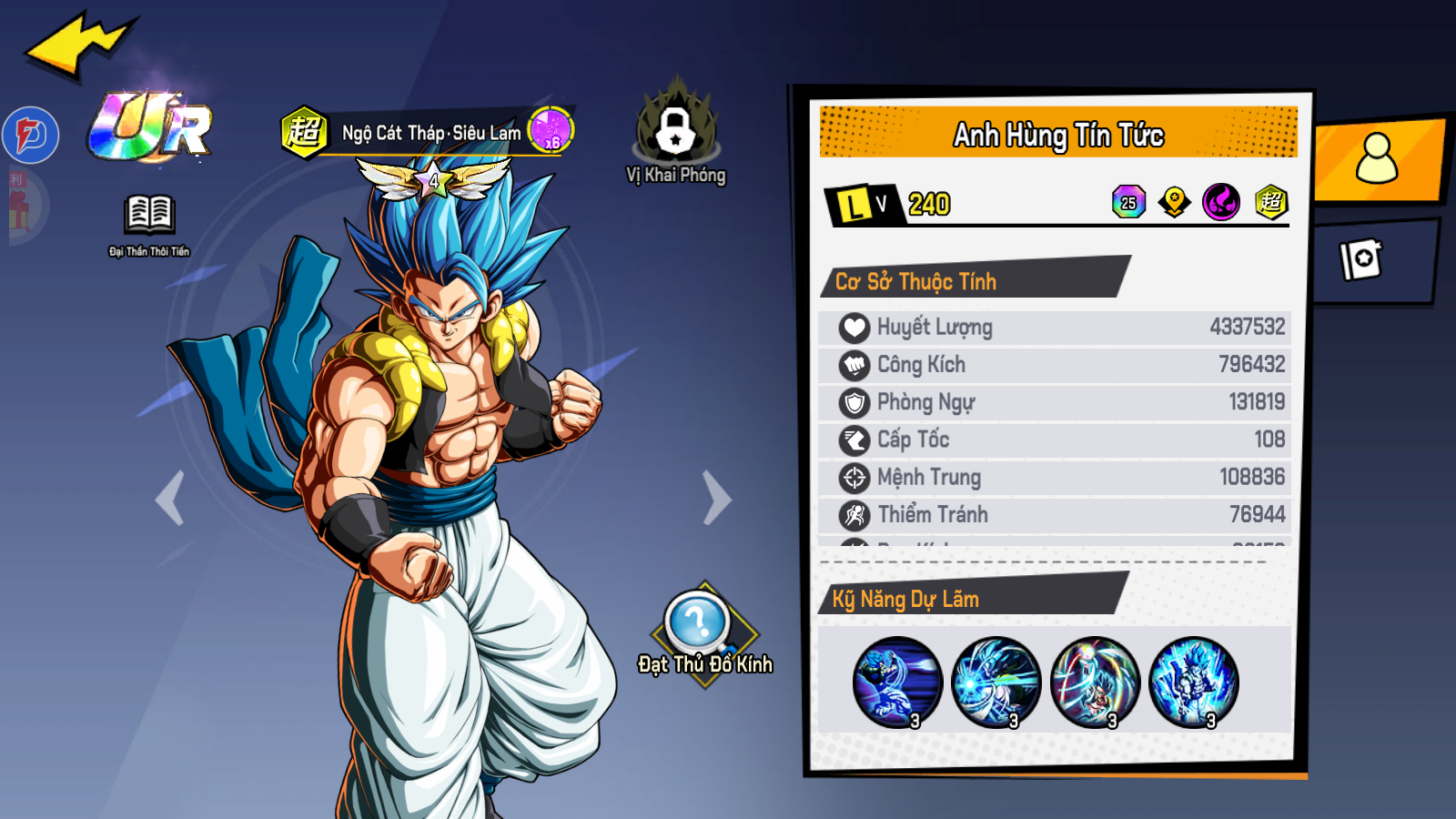This screenshot has height=819, width=1456.
Task: Show the previous hero with left arrow
Action: [x=170, y=498]
